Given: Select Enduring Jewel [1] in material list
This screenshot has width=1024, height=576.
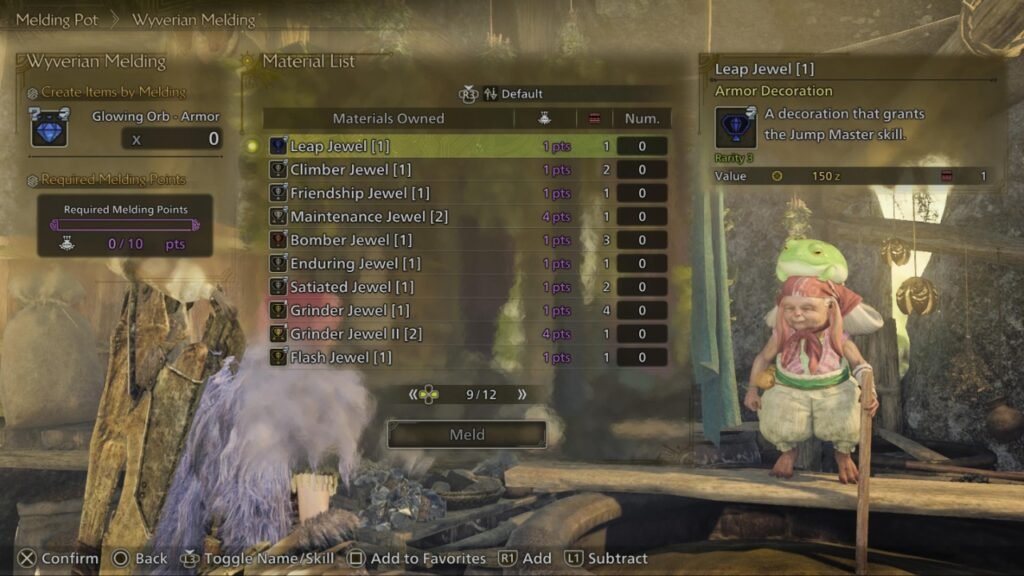Looking at the screenshot, I should [x=355, y=264].
